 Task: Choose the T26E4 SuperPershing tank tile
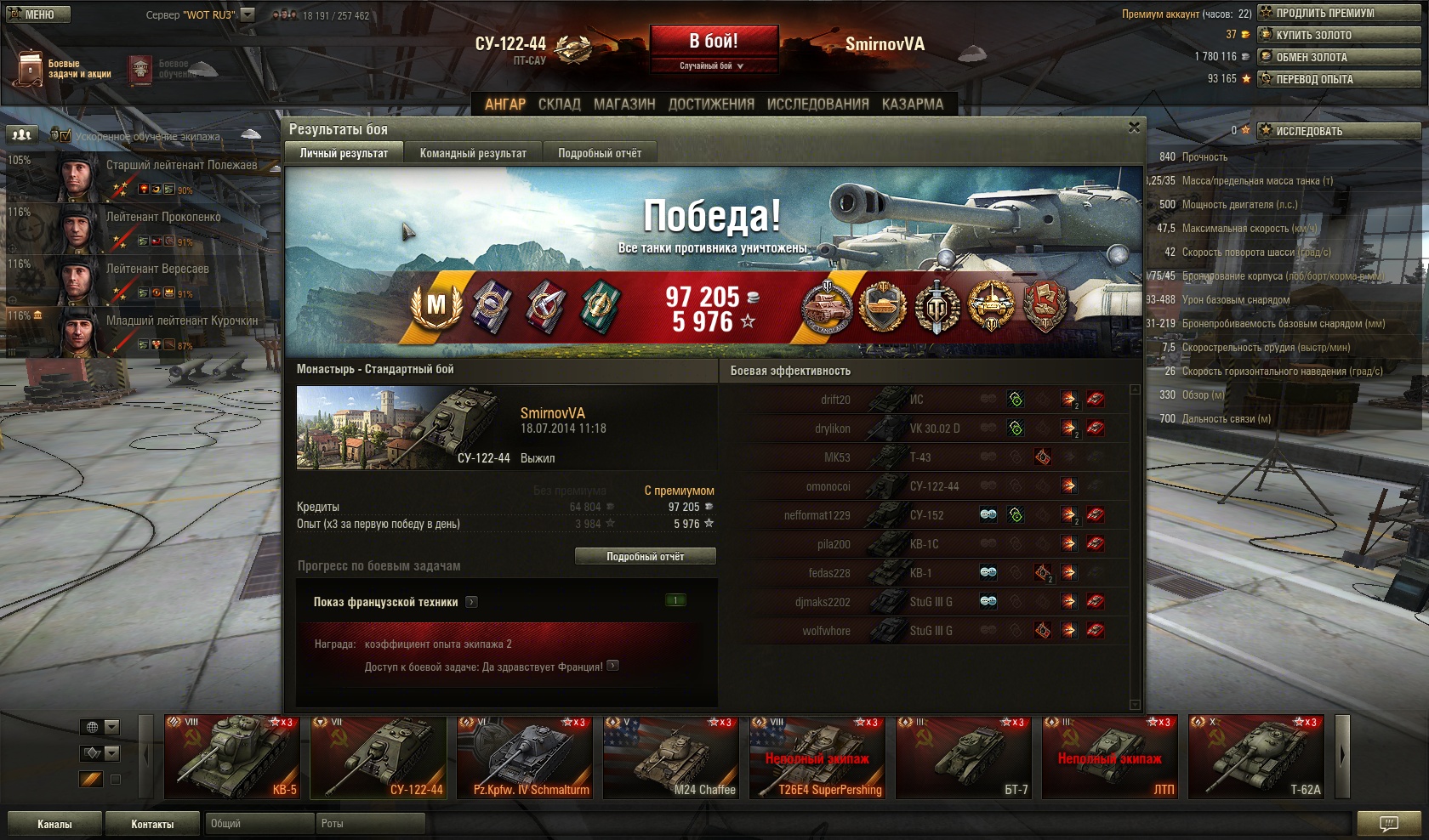click(817, 757)
